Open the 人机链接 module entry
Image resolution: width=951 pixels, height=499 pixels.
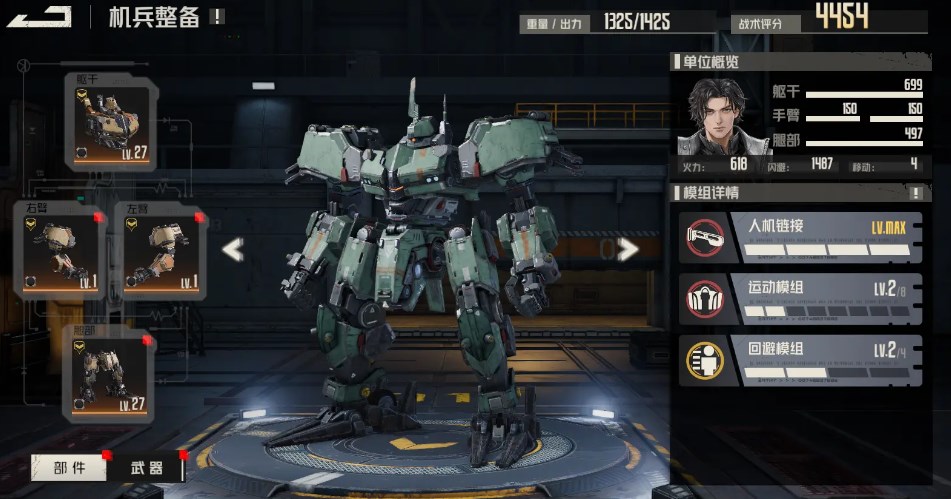[801, 236]
